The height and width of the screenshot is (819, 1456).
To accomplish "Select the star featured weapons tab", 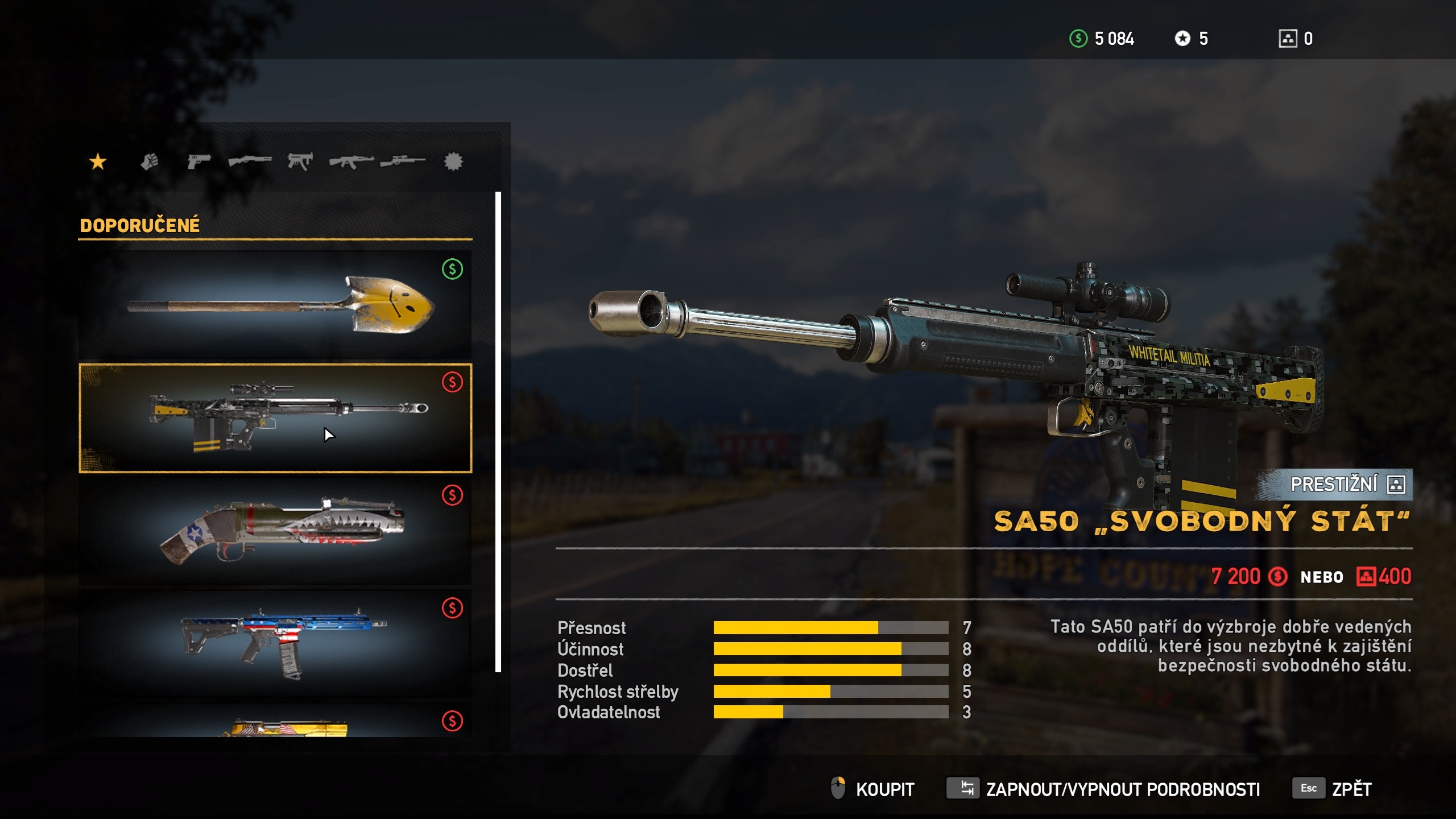I will (98, 162).
